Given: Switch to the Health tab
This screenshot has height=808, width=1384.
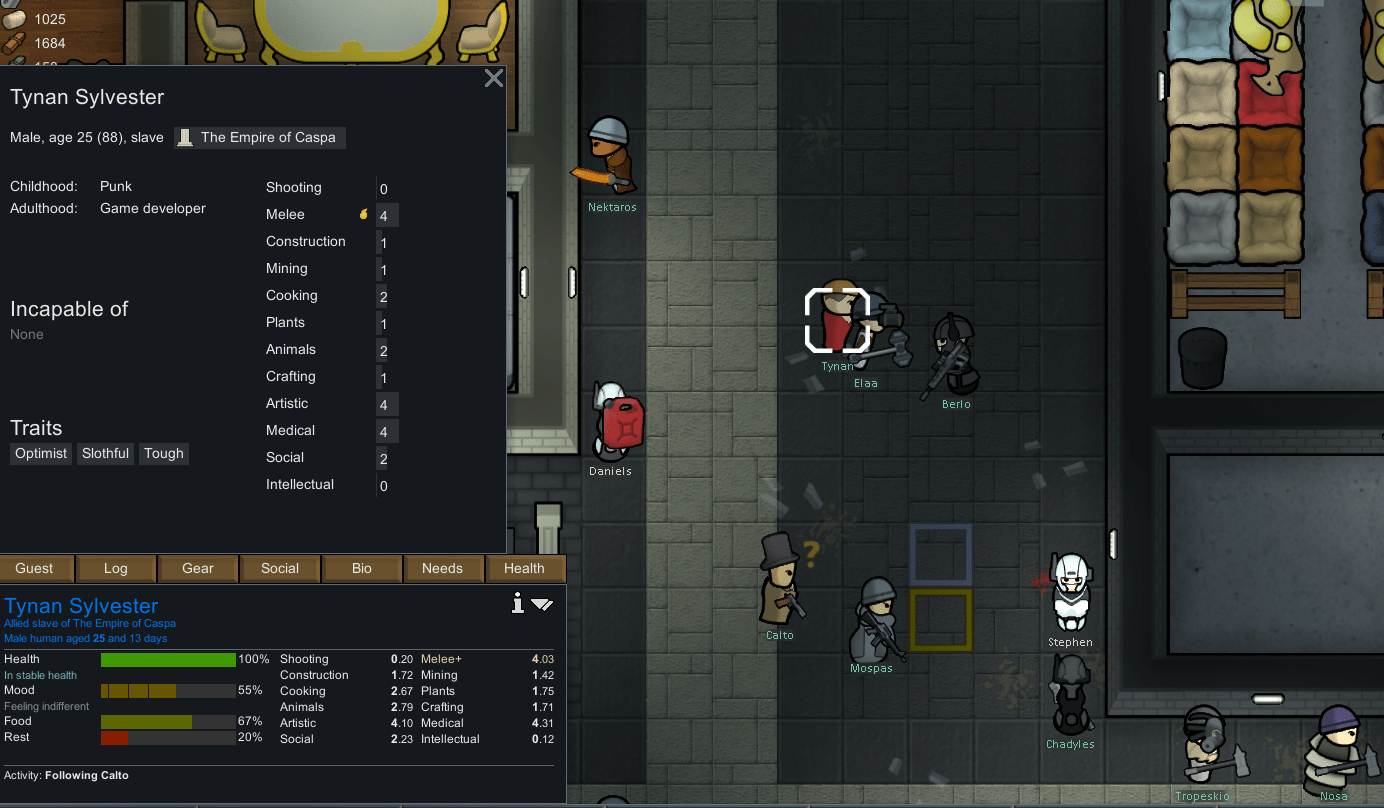Looking at the screenshot, I should coord(525,568).
